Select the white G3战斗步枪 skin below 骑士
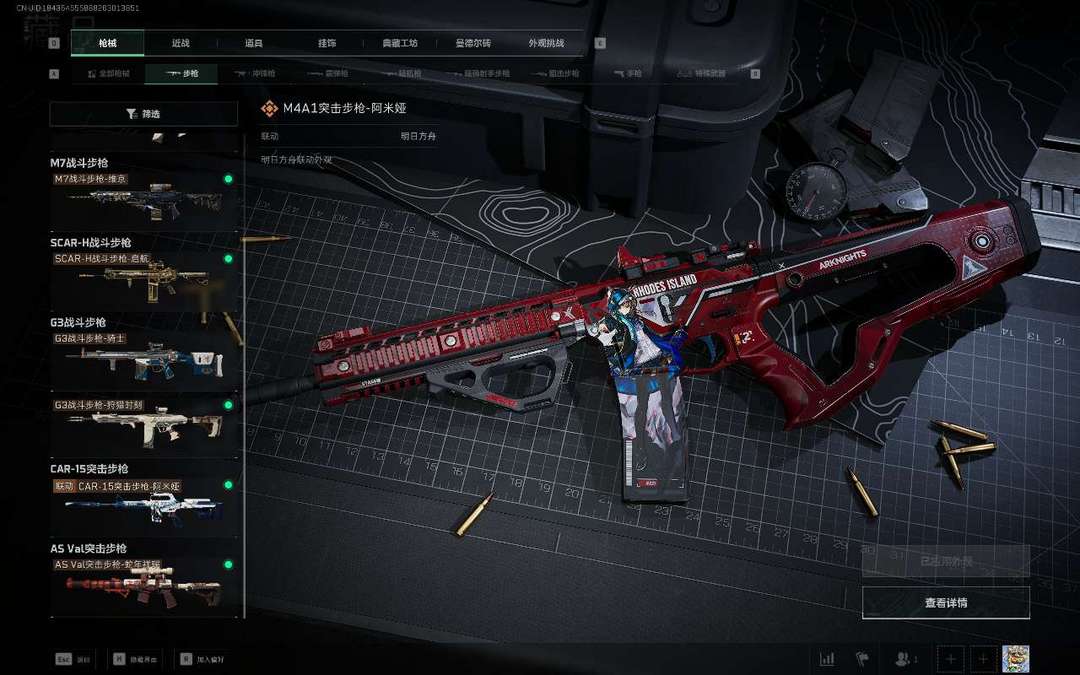1080x675 pixels. click(x=144, y=426)
